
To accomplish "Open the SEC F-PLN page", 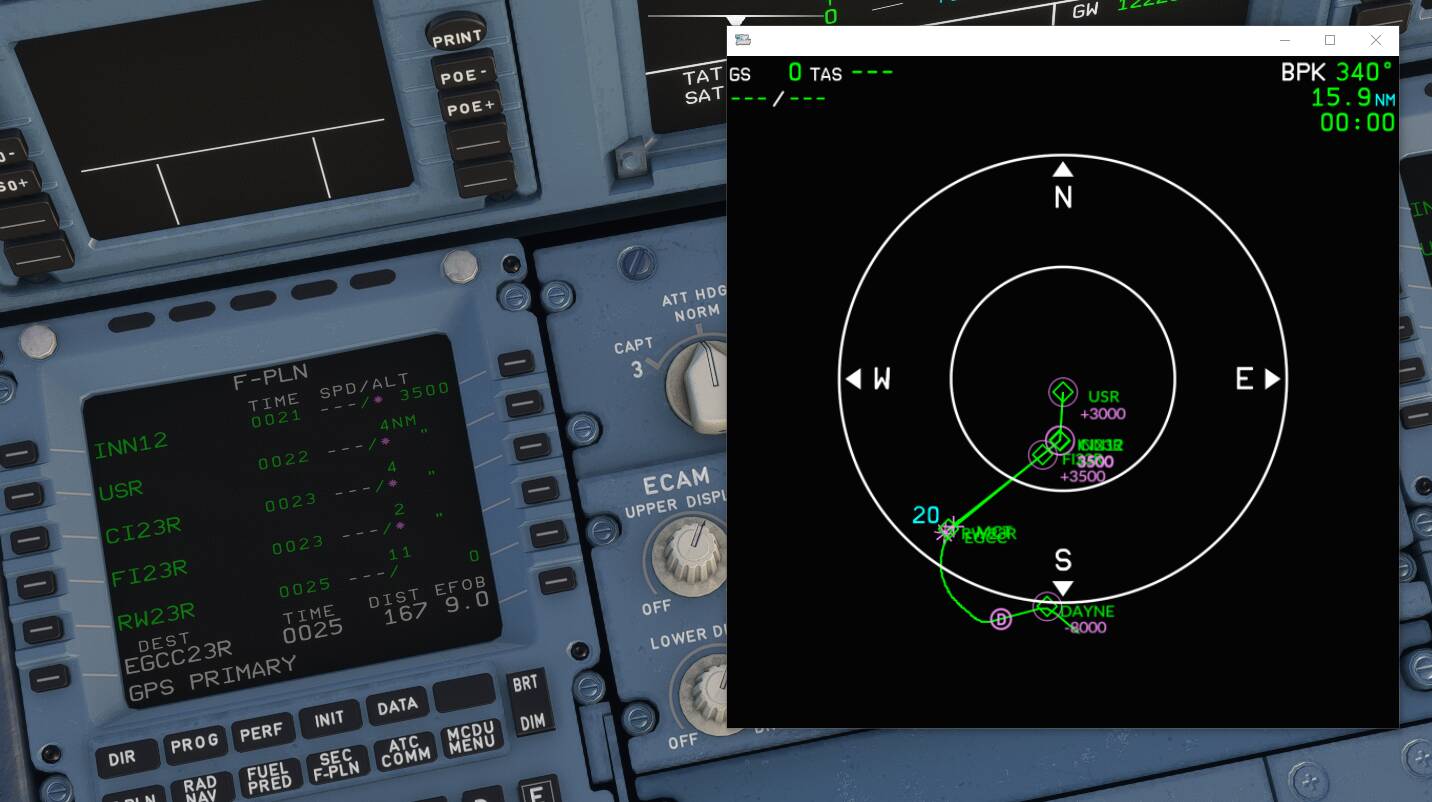I will (336, 766).
